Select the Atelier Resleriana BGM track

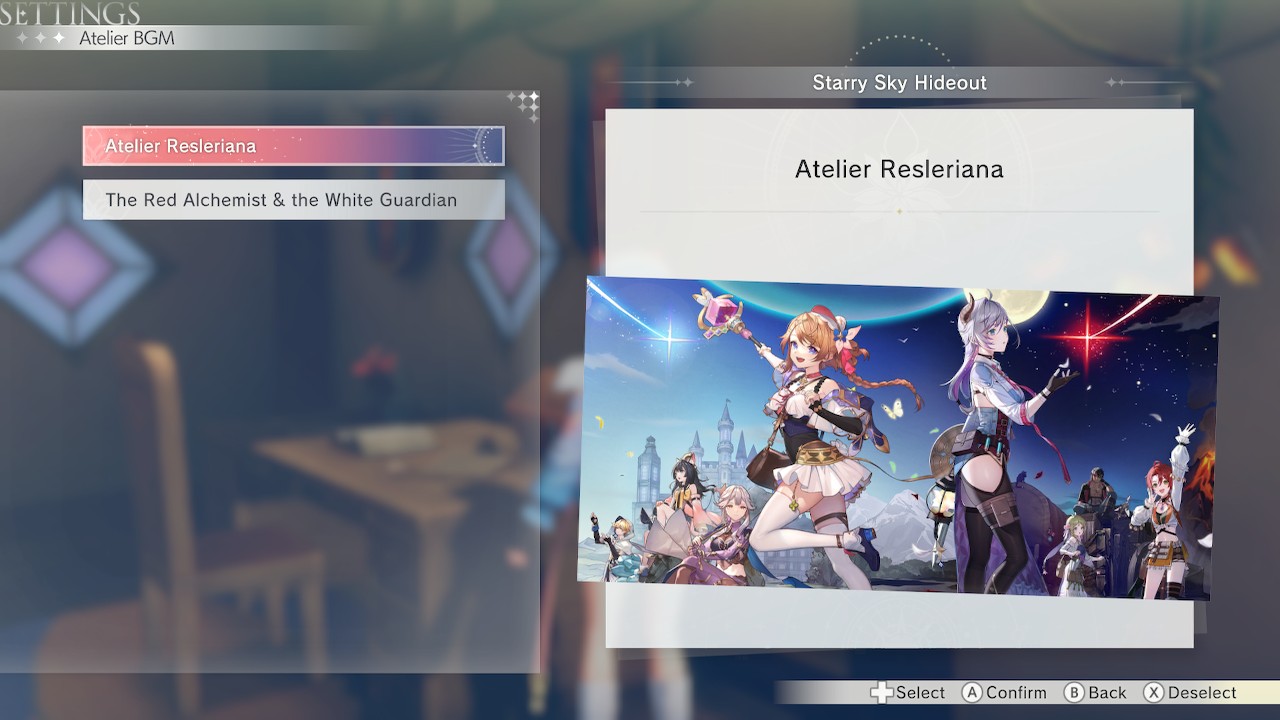(292, 145)
